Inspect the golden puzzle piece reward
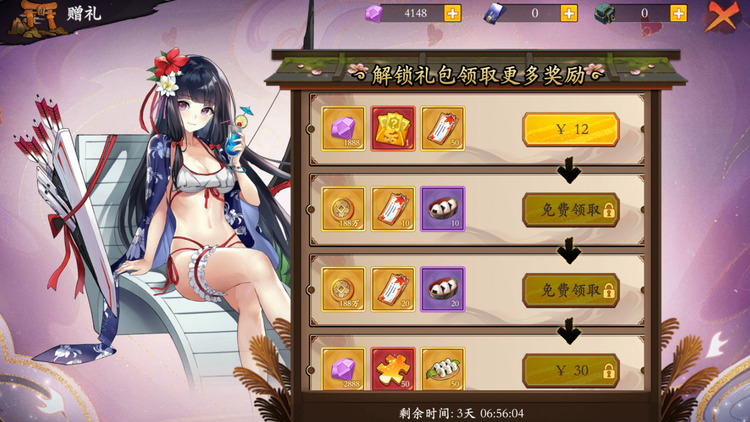Screen dimensions: 750x422 tap(393, 369)
